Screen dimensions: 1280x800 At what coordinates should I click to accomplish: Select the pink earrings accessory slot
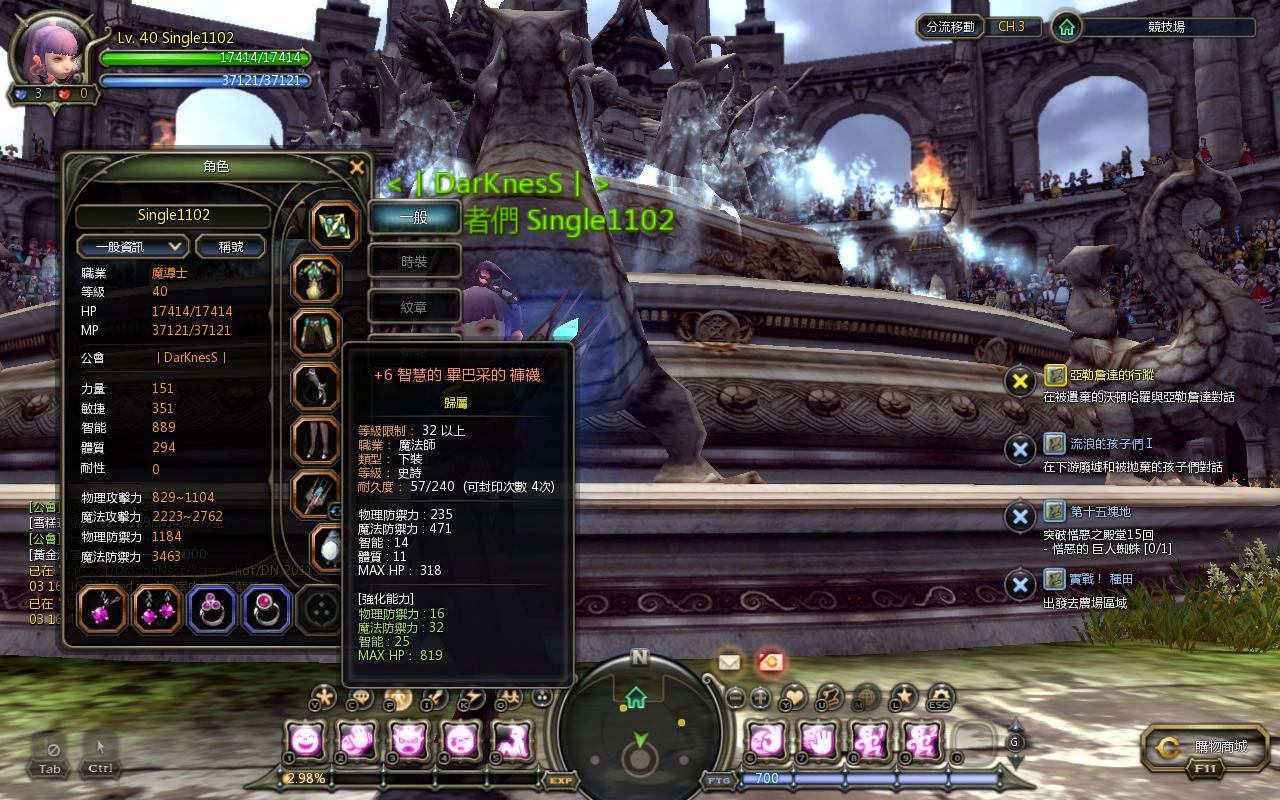(156, 609)
